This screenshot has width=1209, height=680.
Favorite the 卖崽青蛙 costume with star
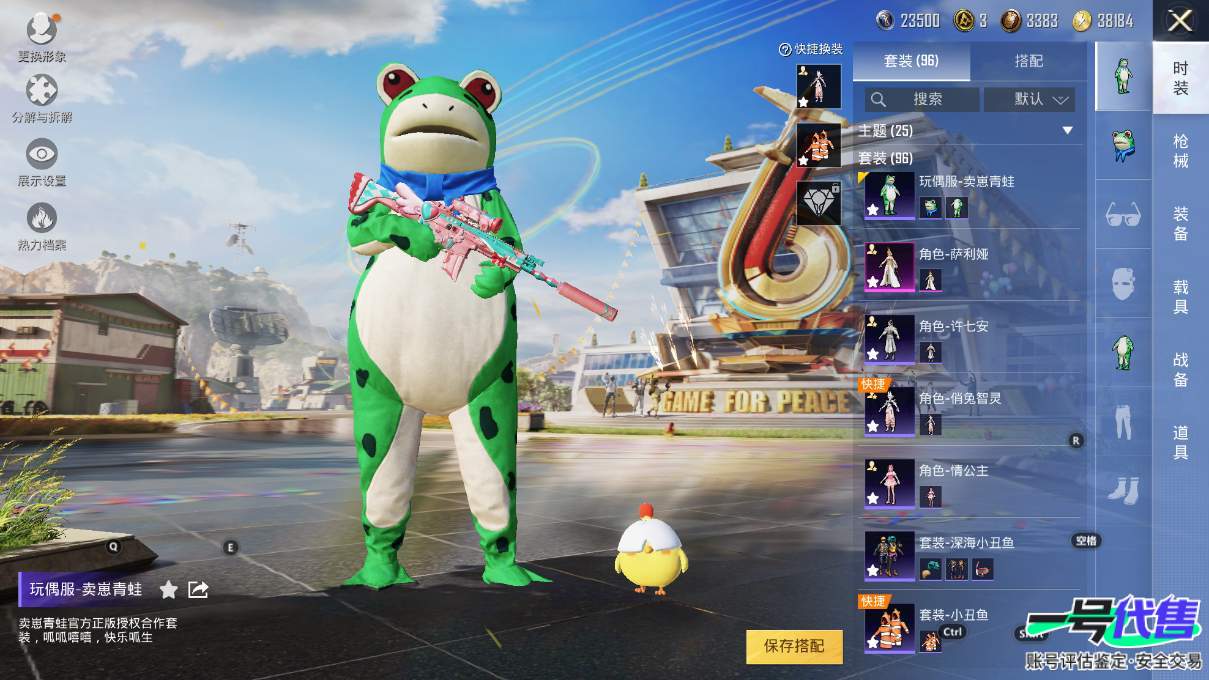(169, 590)
